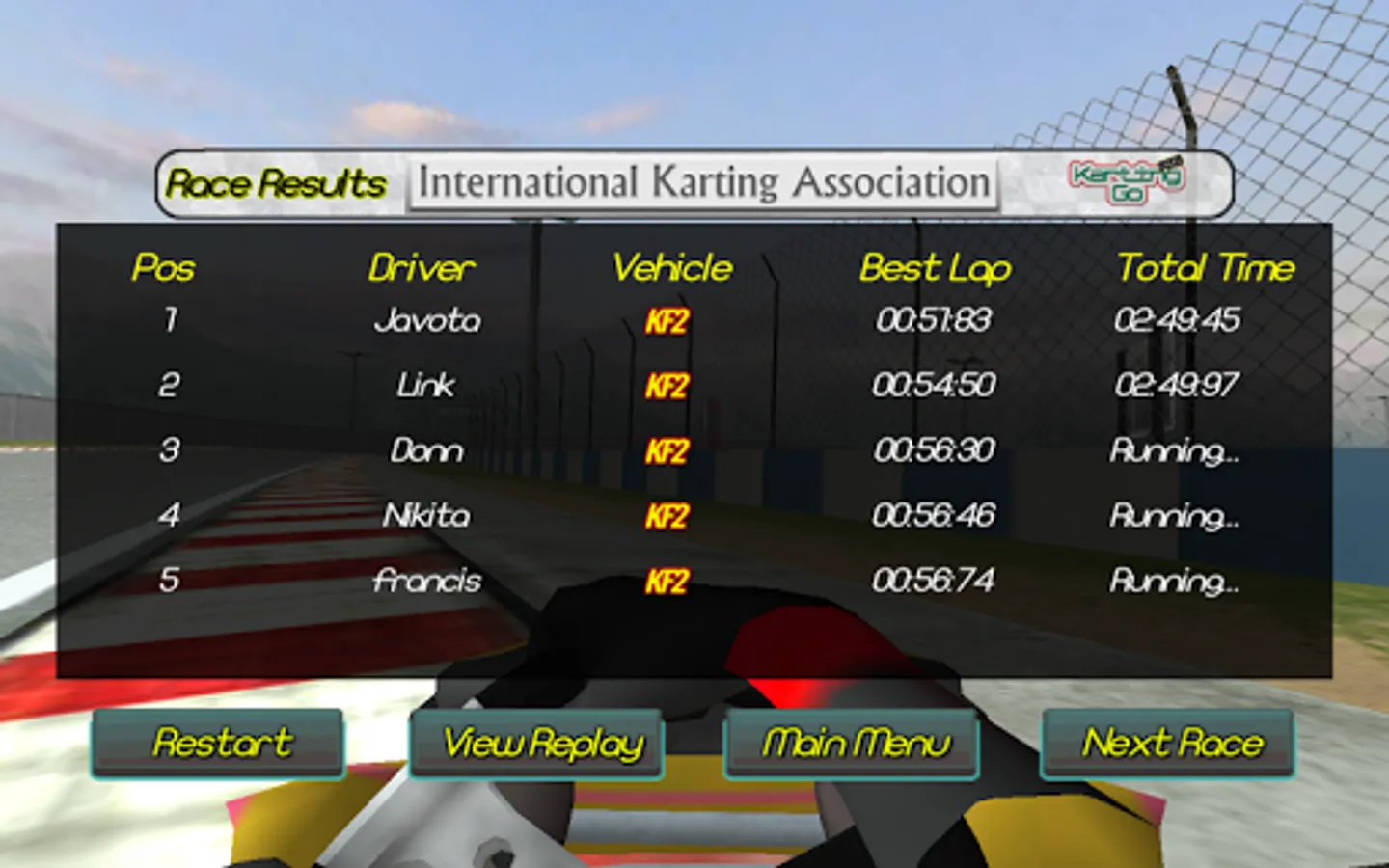Image resolution: width=1389 pixels, height=868 pixels.
Task: Select the driver Javota in first place
Action: [429, 320]
